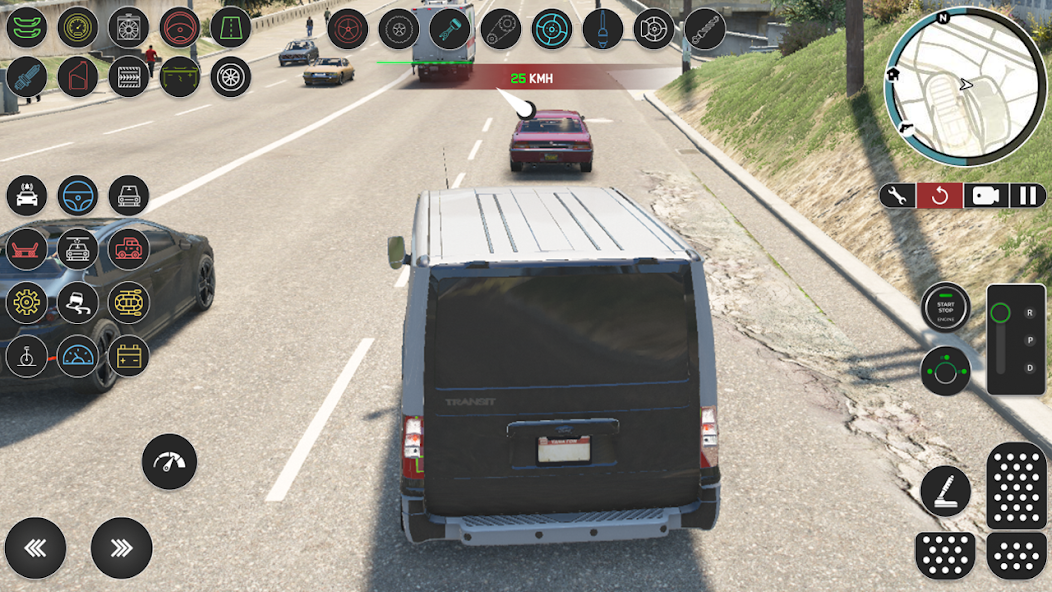1052x592 pixels.
Task: Shift the gear selector to R
Action: (1029, 313)
